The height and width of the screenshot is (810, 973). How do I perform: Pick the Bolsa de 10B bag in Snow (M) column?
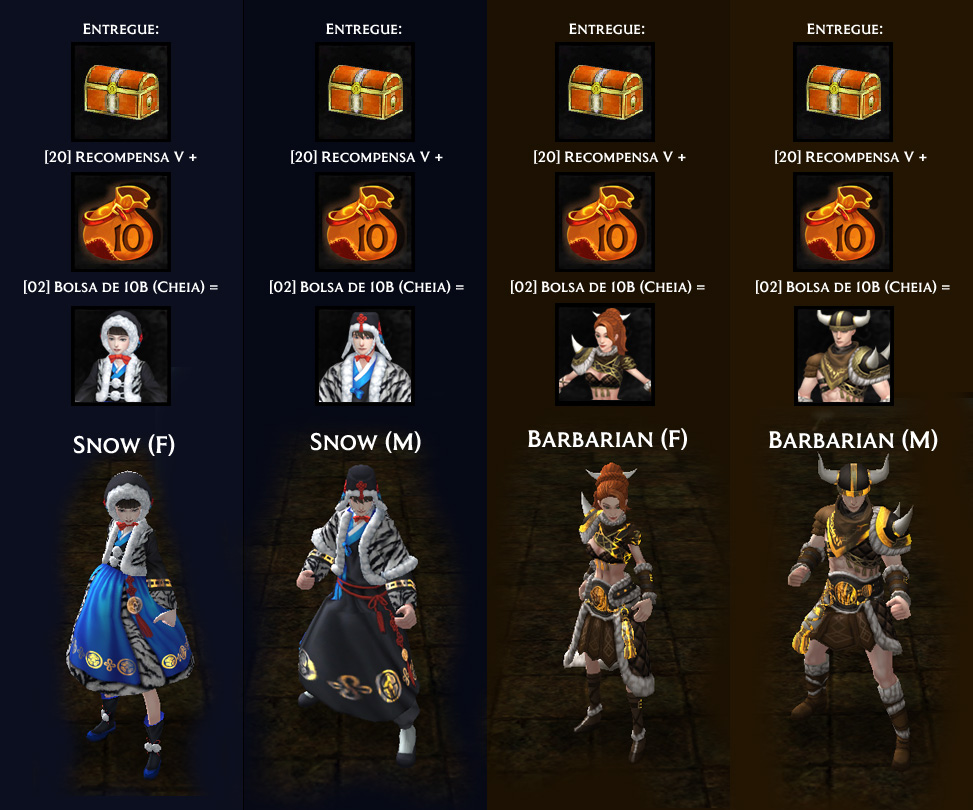365,222
